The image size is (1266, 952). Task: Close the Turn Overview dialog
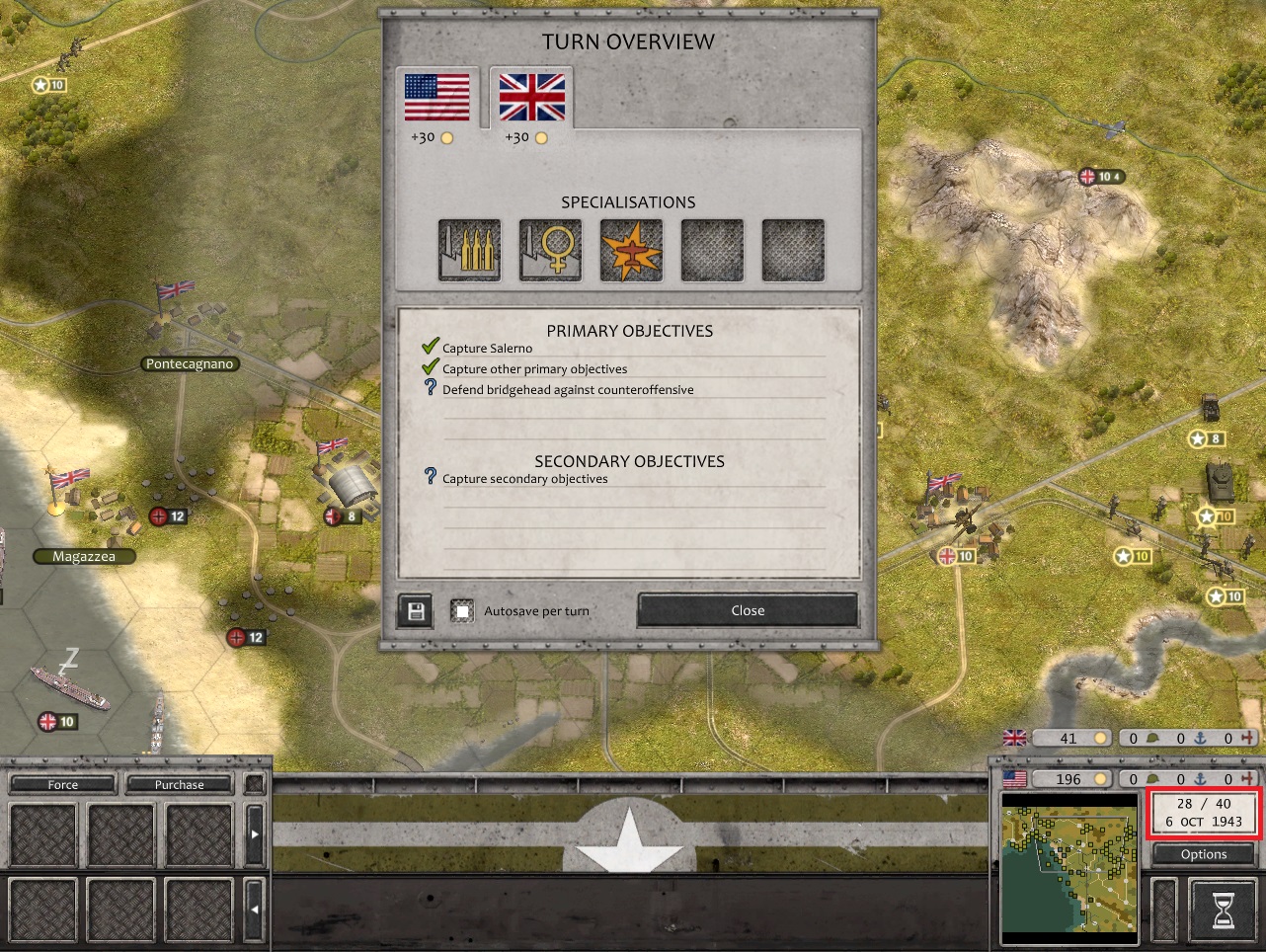[x=748, y=610]
